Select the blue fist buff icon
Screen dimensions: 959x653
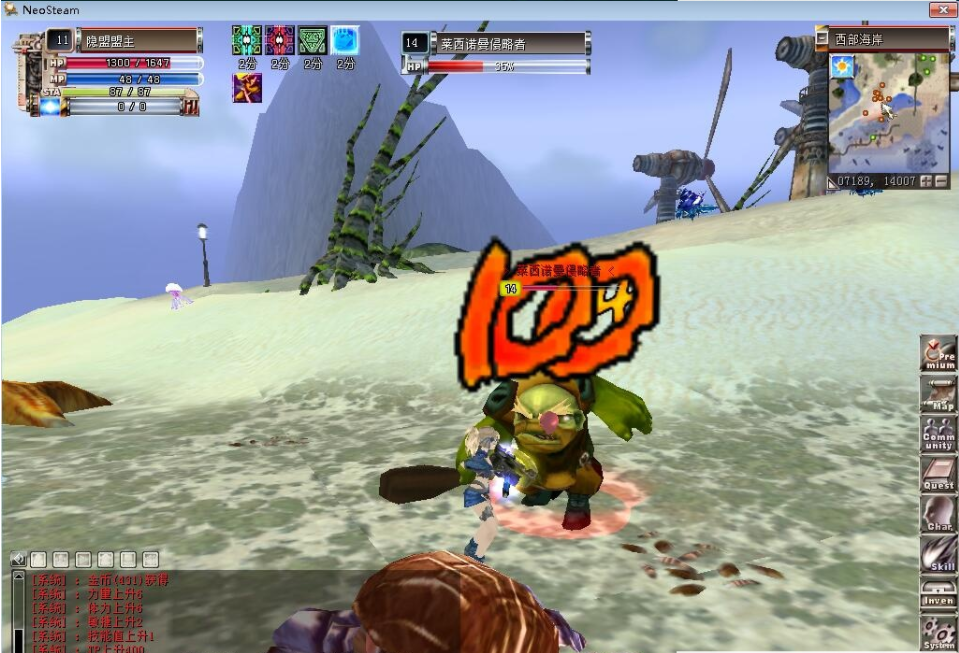pos(345,40)
